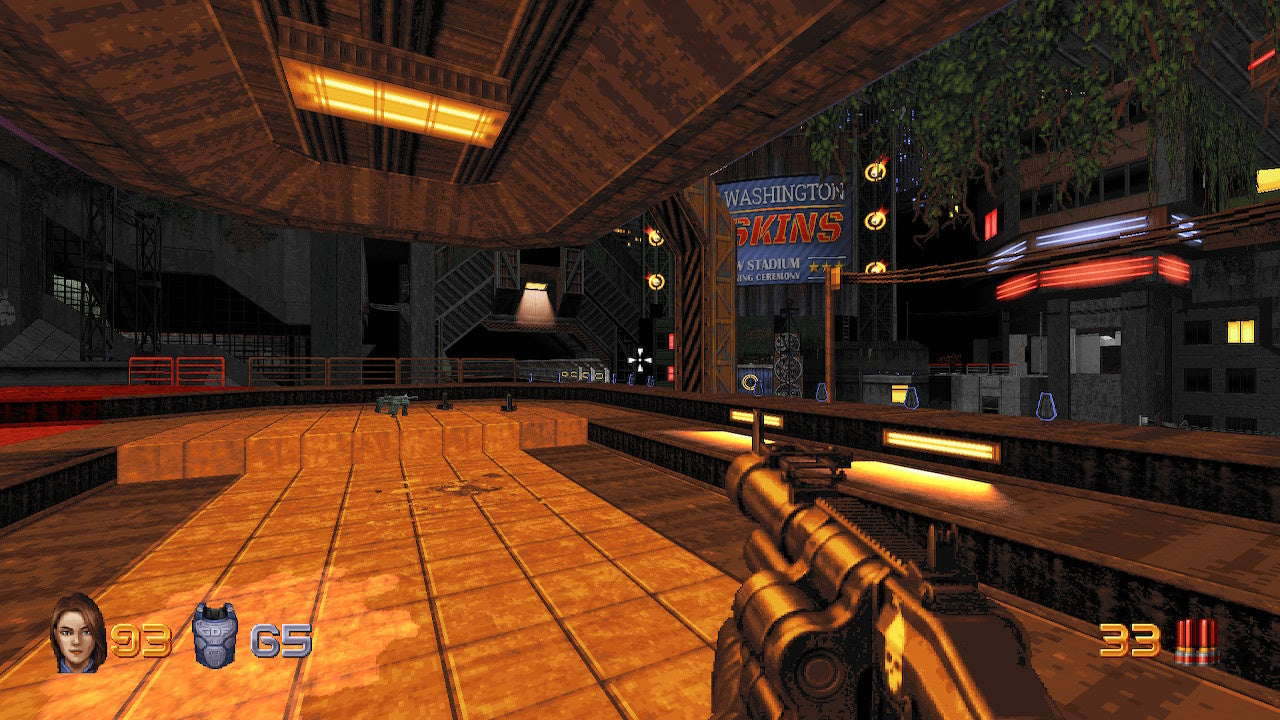This screenshot has height=720, width=1280.
Task: Click the character face portrait
Action: tap(77, 633)
